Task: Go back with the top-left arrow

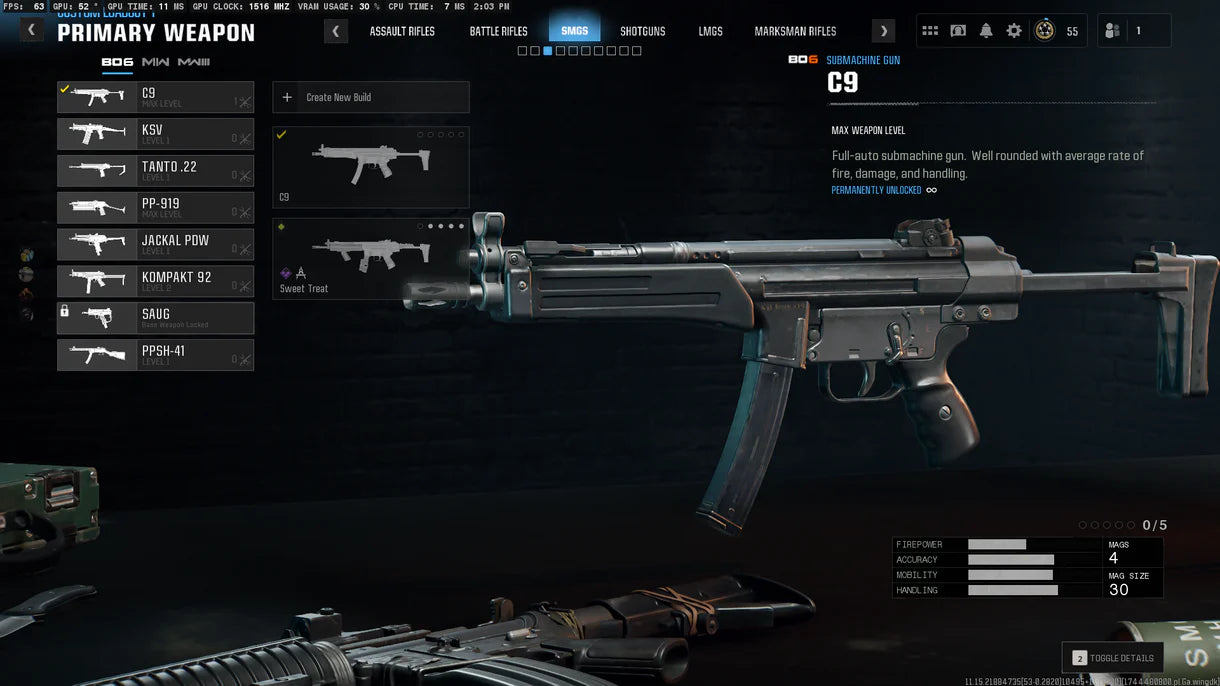Action: [32, 30]
